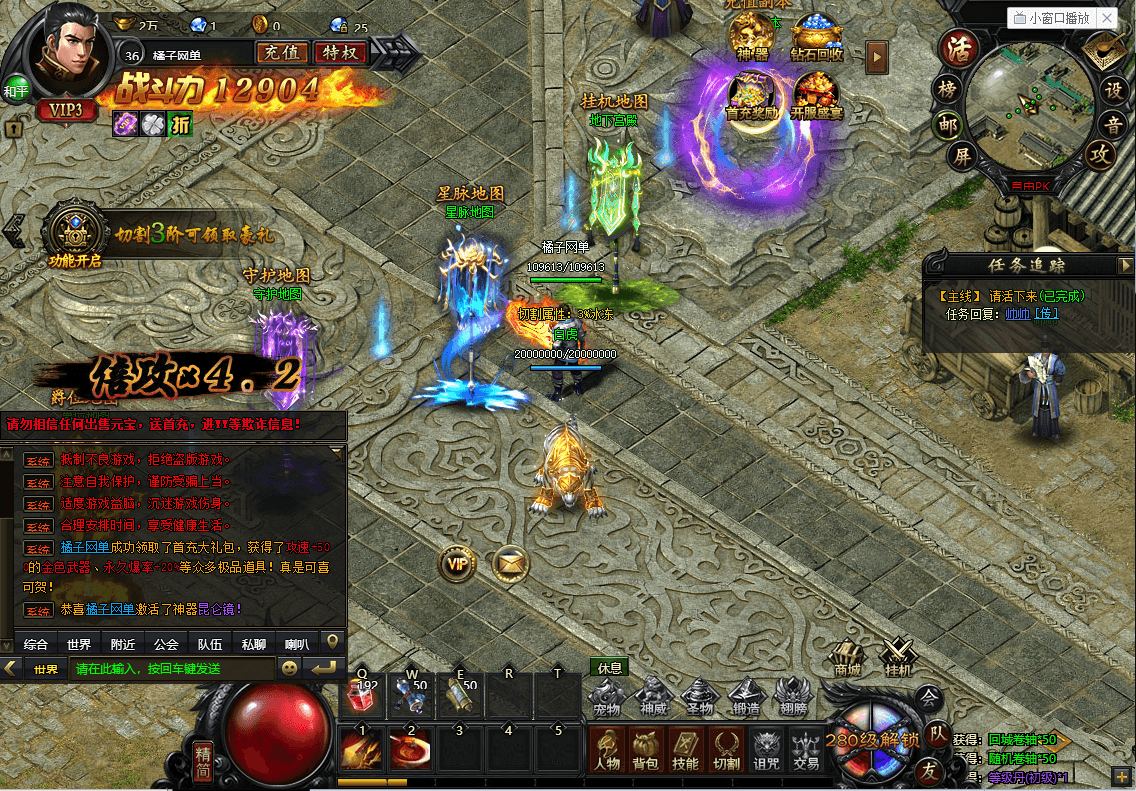Open the 锻造 forging menu

[x=747, y=696]
